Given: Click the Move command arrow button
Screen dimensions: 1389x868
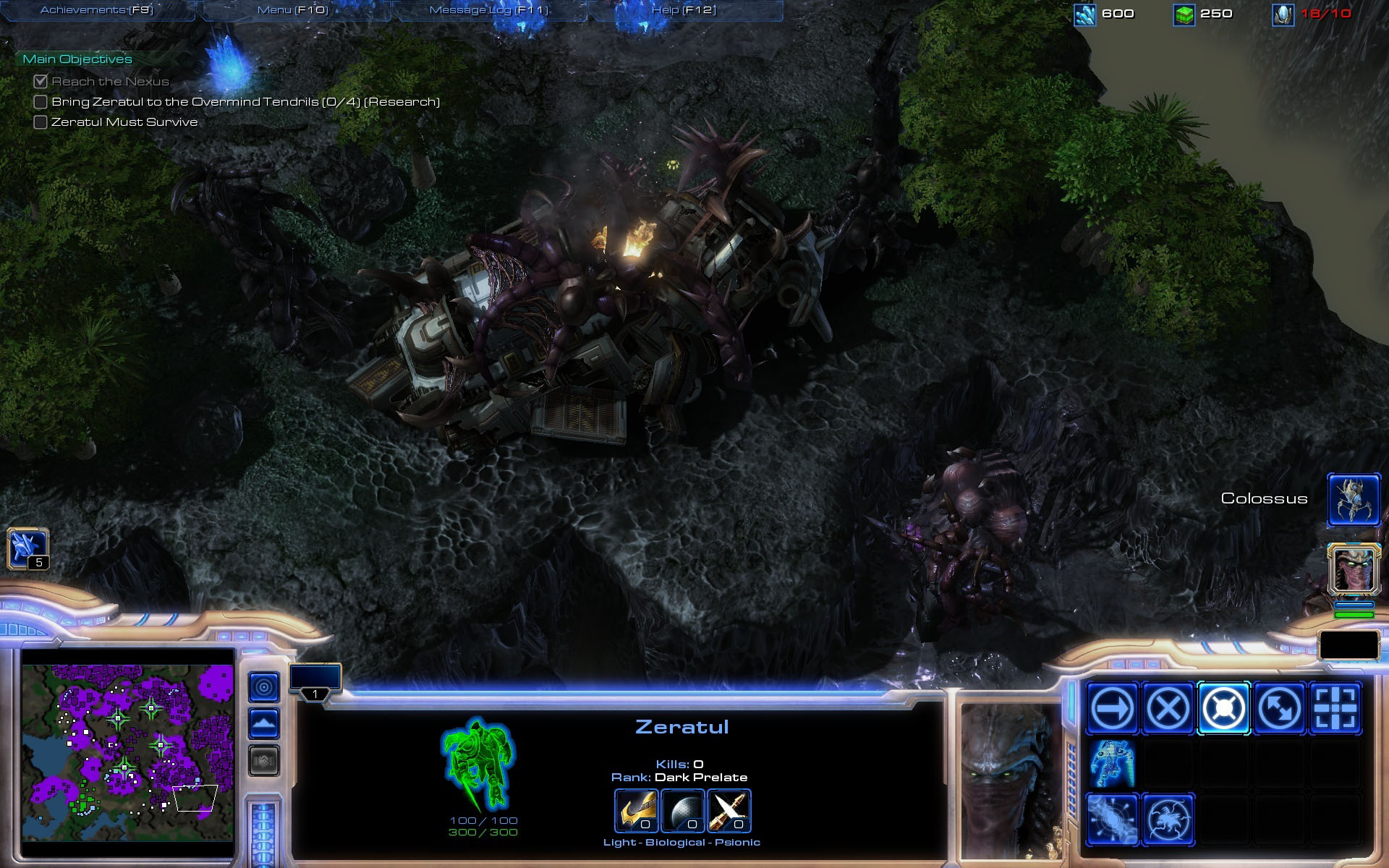Looking at the screenshot, I should click(x=1112, y=708).
